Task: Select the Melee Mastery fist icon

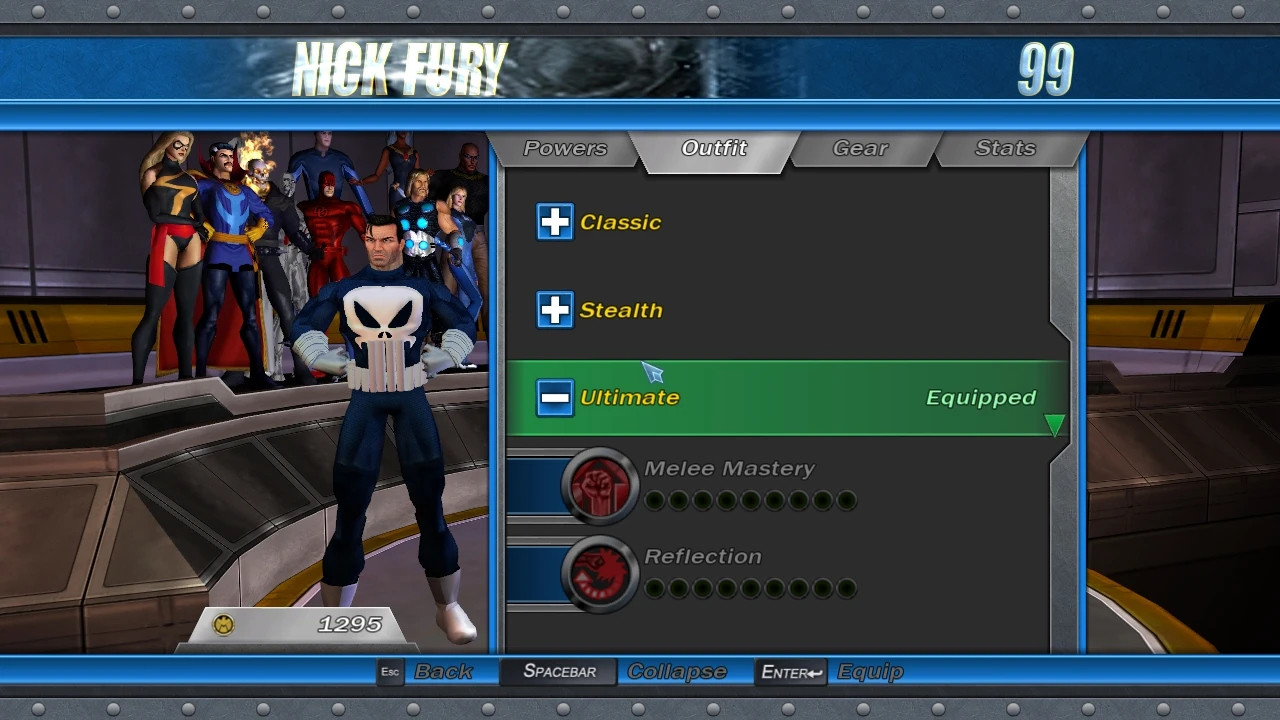Action: (600, 485)
